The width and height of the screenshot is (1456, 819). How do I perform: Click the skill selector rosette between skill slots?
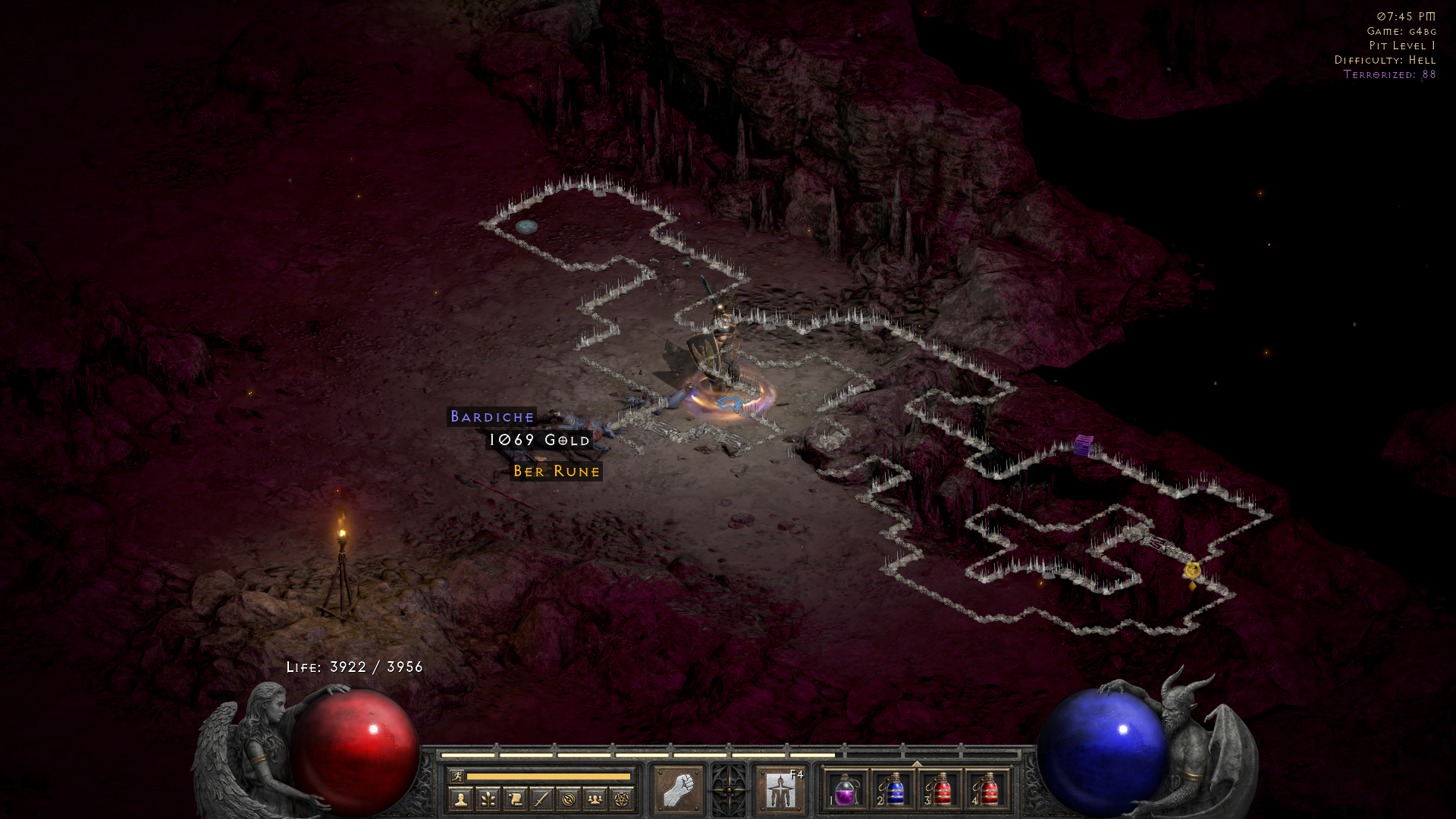tap(728, 790)
